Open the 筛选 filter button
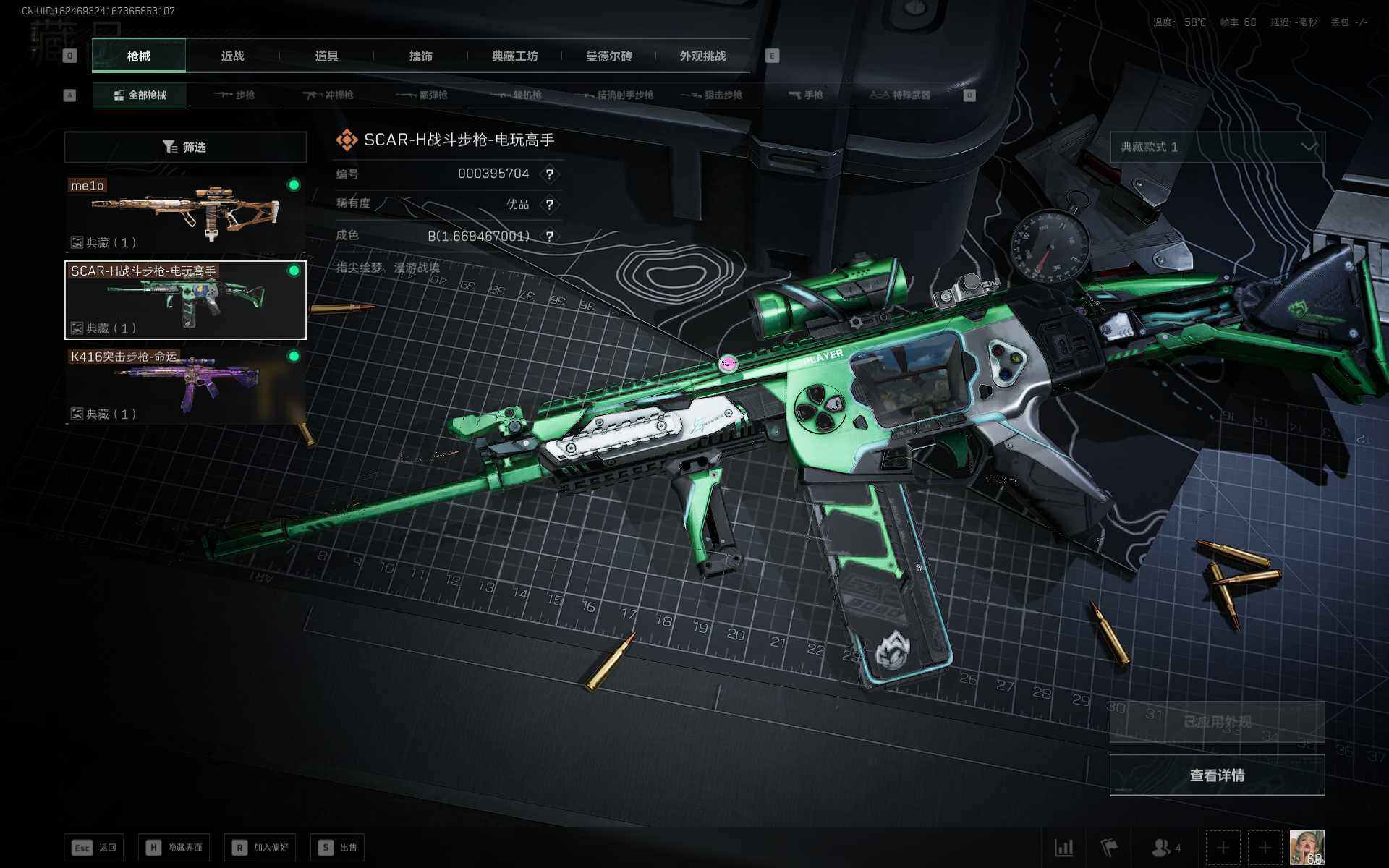Viewport: 1389px width, 868px height. point(185,147)
